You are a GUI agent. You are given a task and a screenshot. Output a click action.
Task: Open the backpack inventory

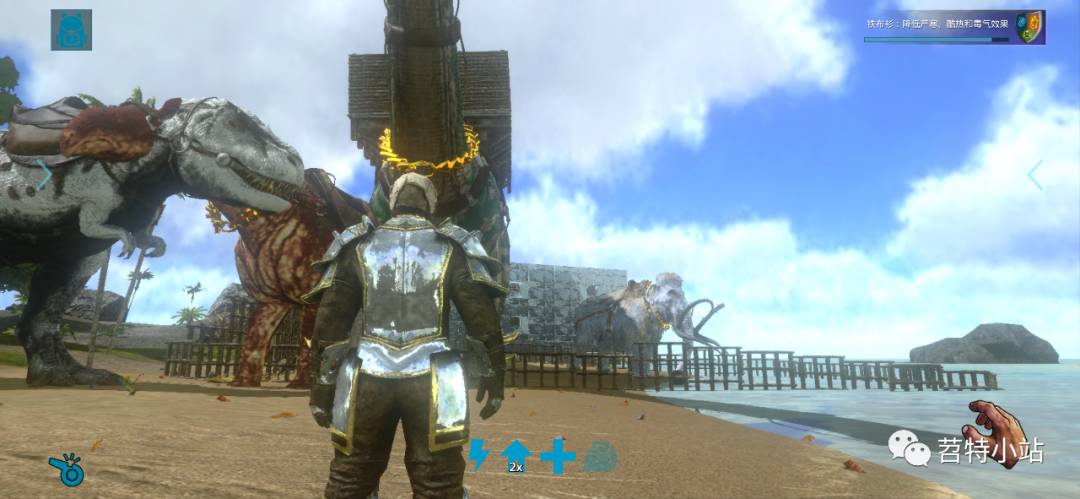71,30
